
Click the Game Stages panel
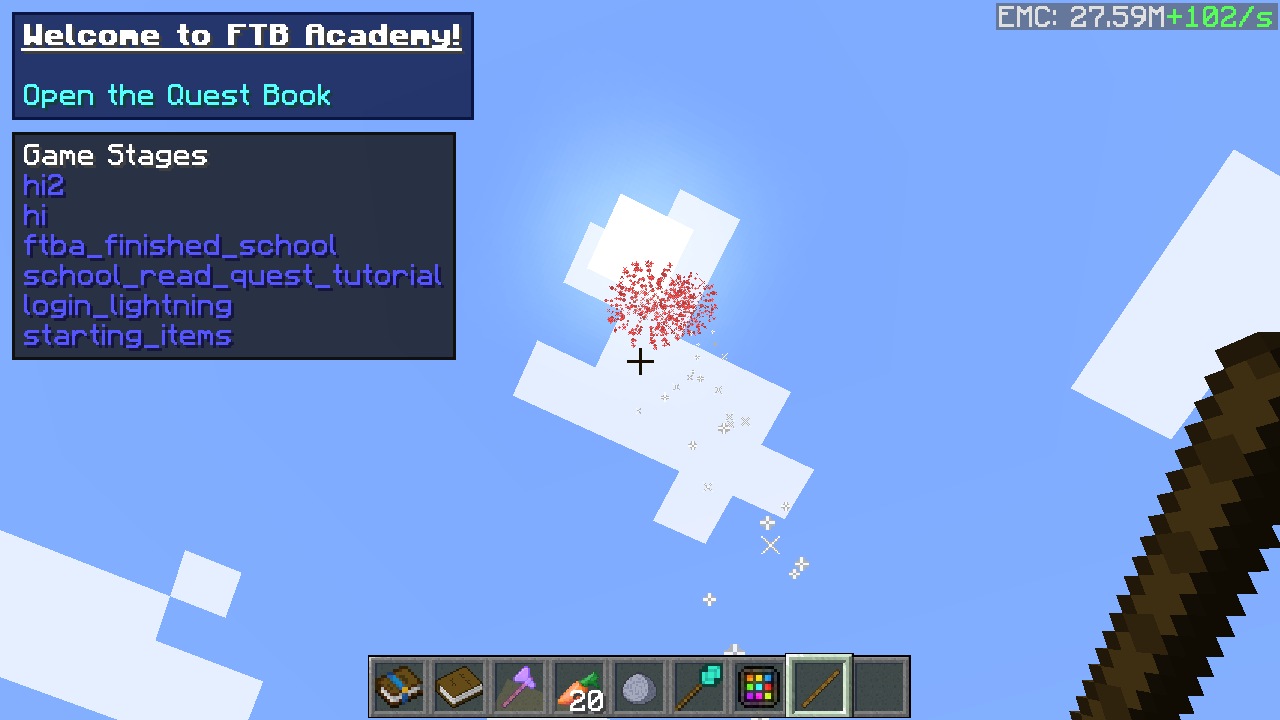point(233,246)
